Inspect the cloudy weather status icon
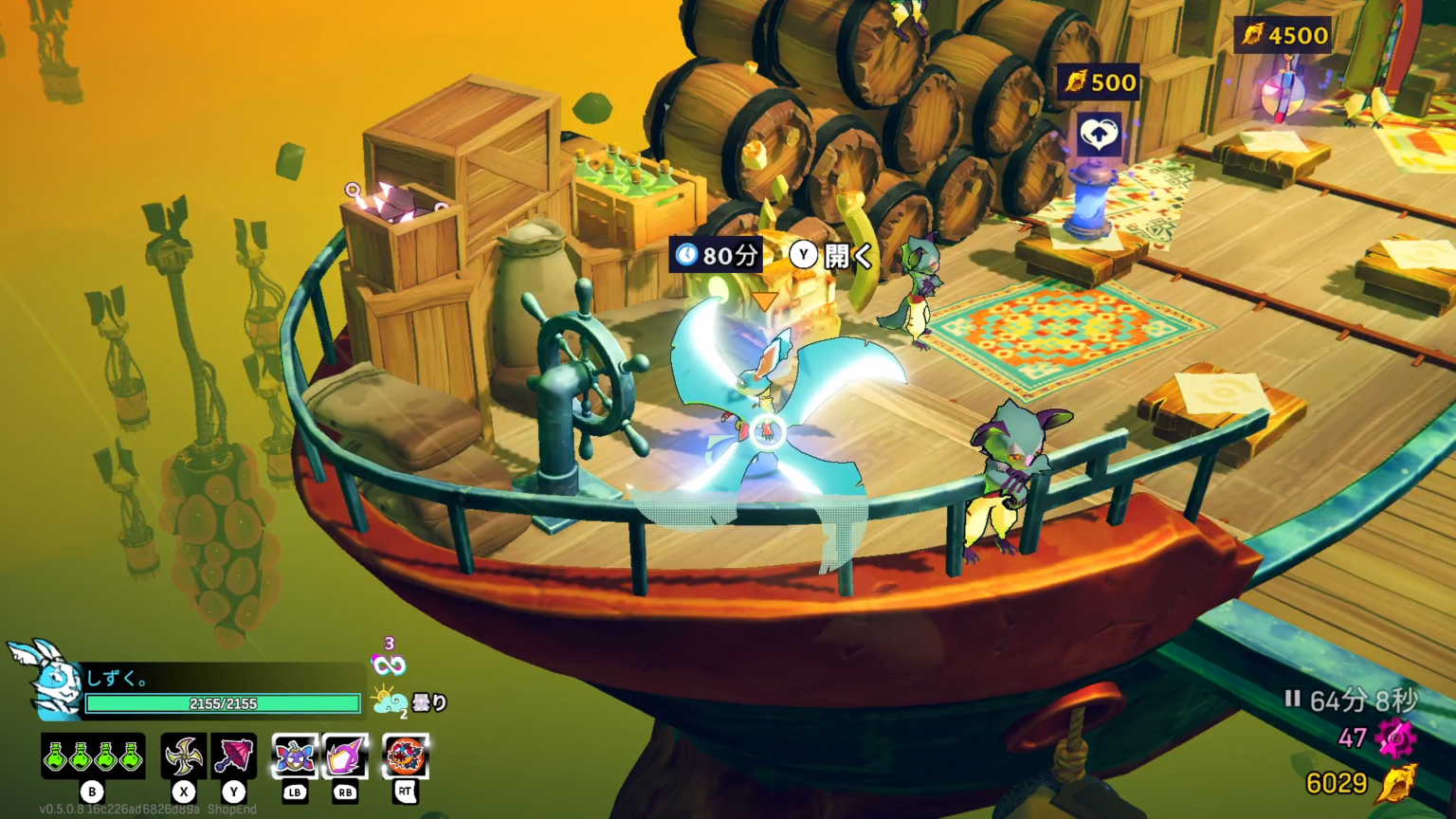Image resolution: width=1456 pixels, height=819 pixels. point(391,701)
